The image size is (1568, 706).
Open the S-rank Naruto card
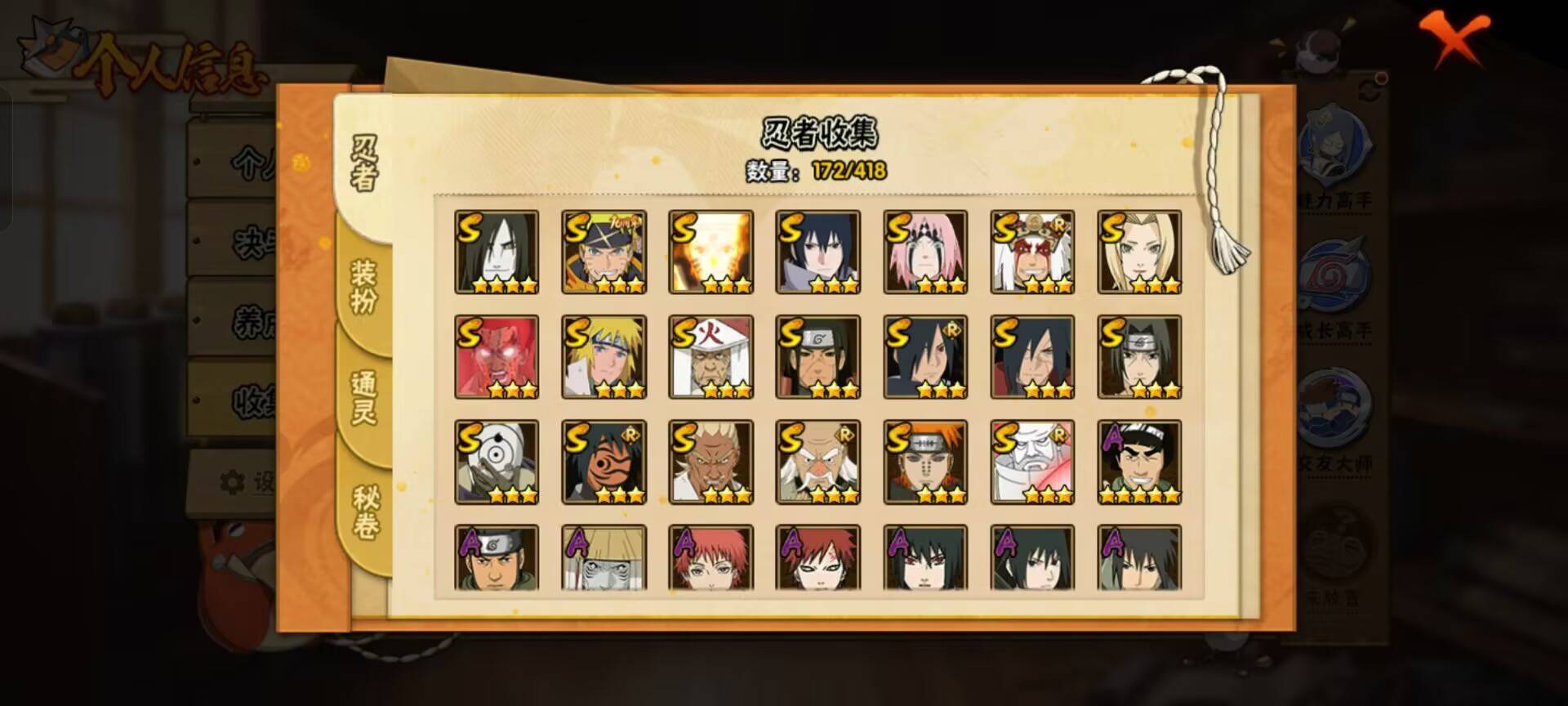[604, 249]
